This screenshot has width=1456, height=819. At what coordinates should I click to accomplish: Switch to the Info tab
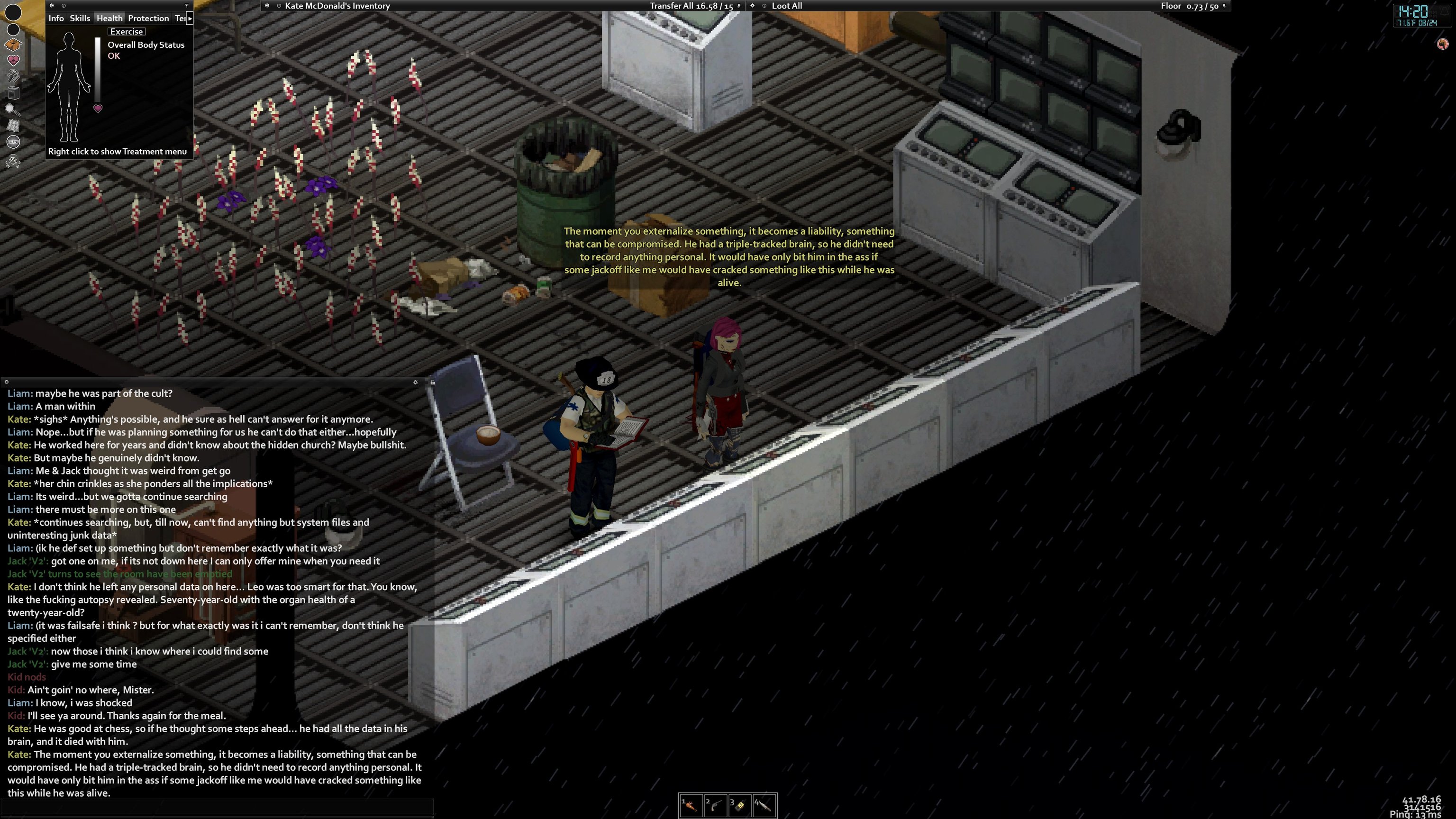point(56,18)
